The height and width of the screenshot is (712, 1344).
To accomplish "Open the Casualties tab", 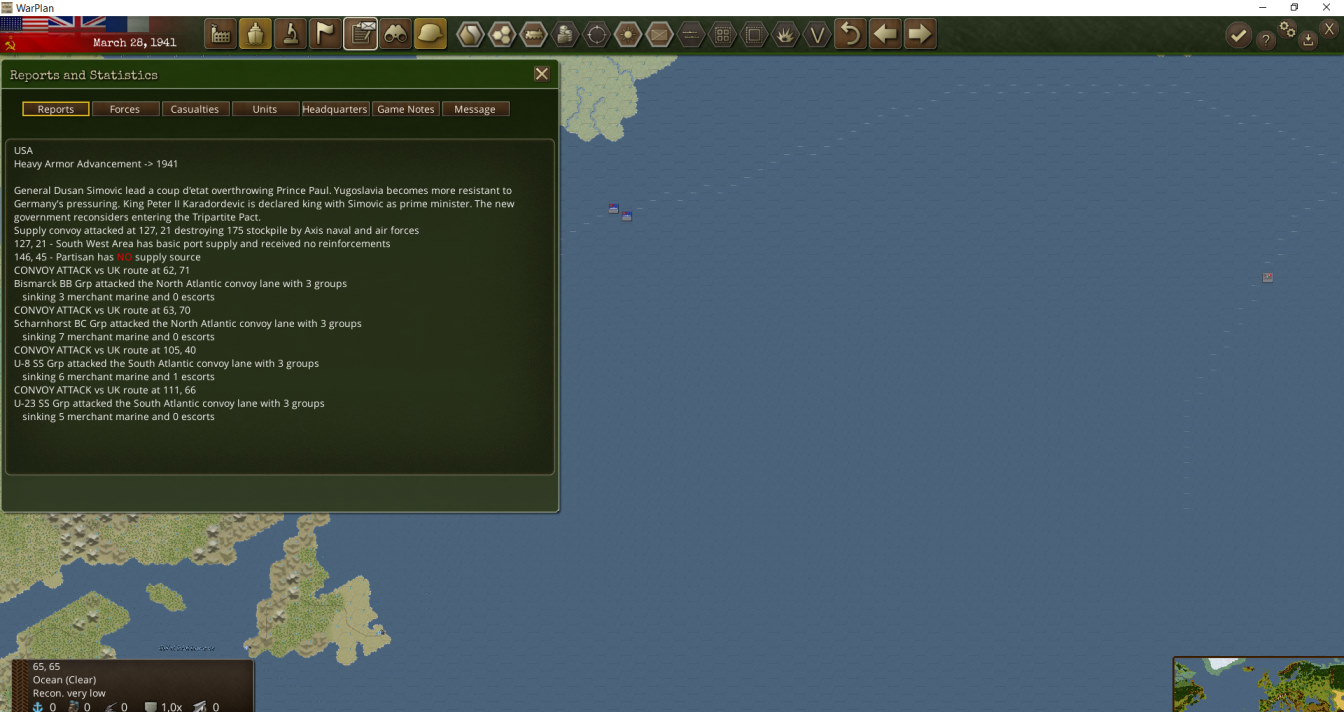I will 195,109.
